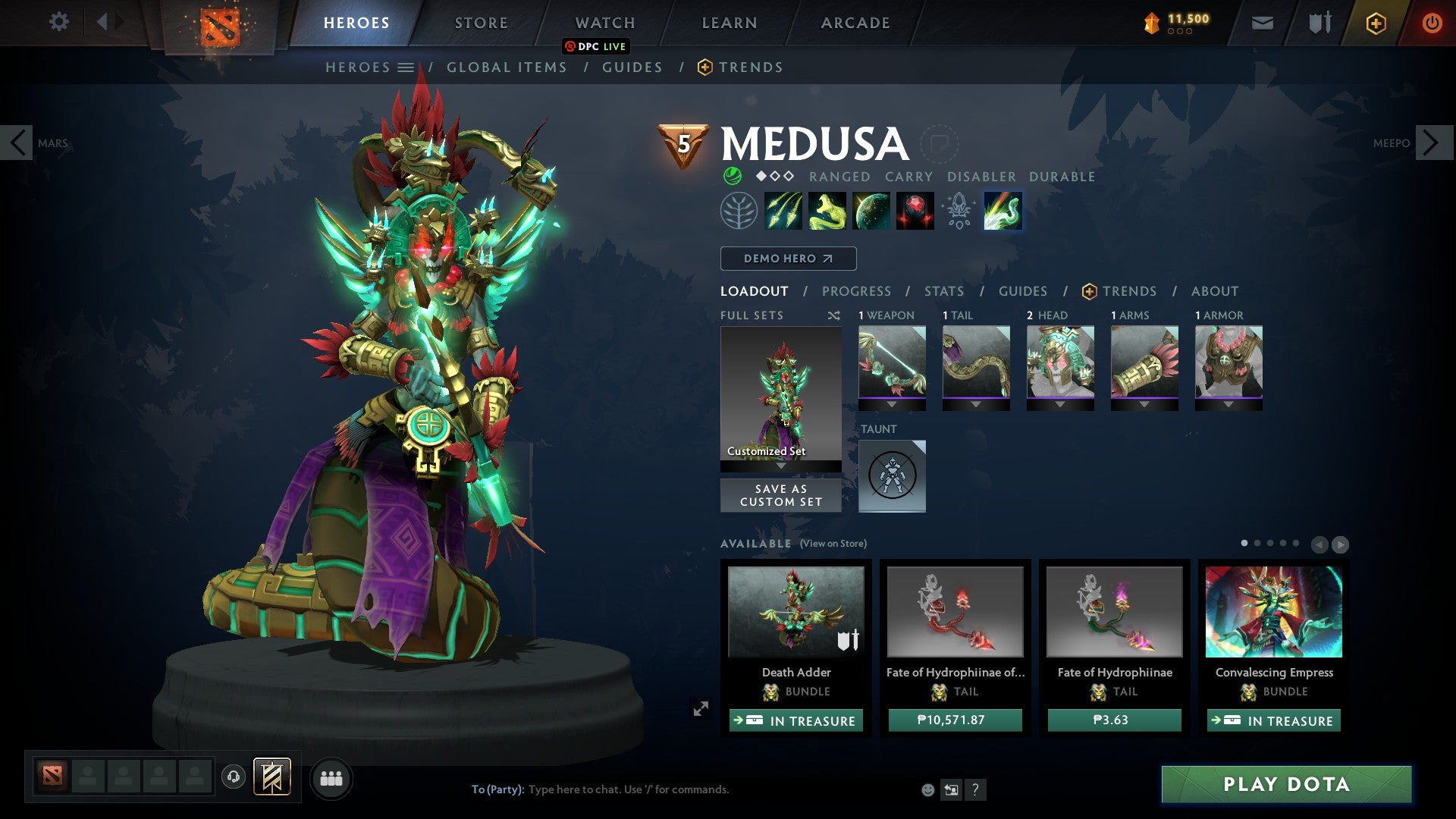Select the Death Adder bundle thumbnail
Image resolution: width=1456 pixels, height=819 pixels.
(796, 612)
